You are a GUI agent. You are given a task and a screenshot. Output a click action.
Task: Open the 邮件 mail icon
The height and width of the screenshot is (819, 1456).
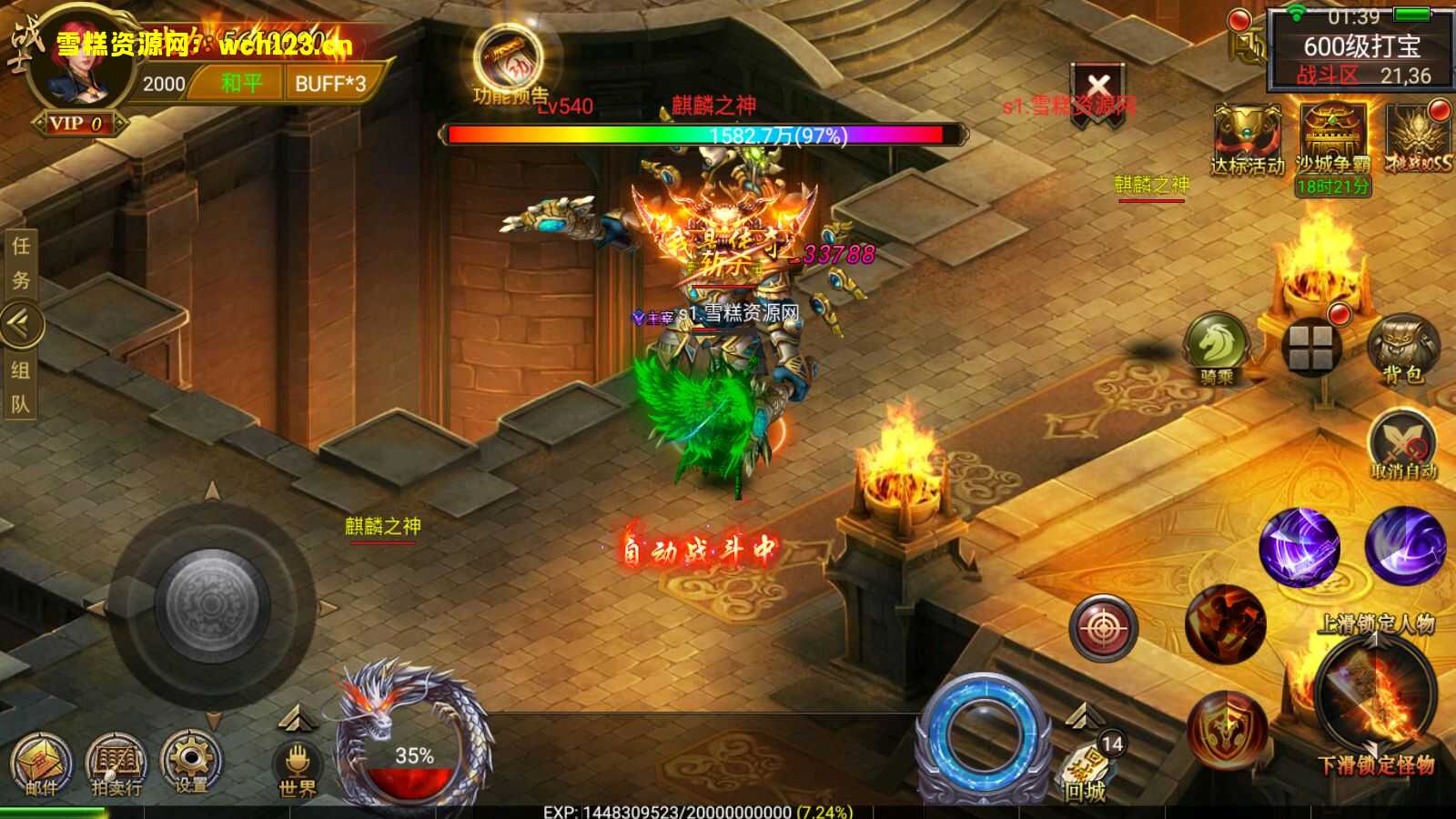coord(41,763)
